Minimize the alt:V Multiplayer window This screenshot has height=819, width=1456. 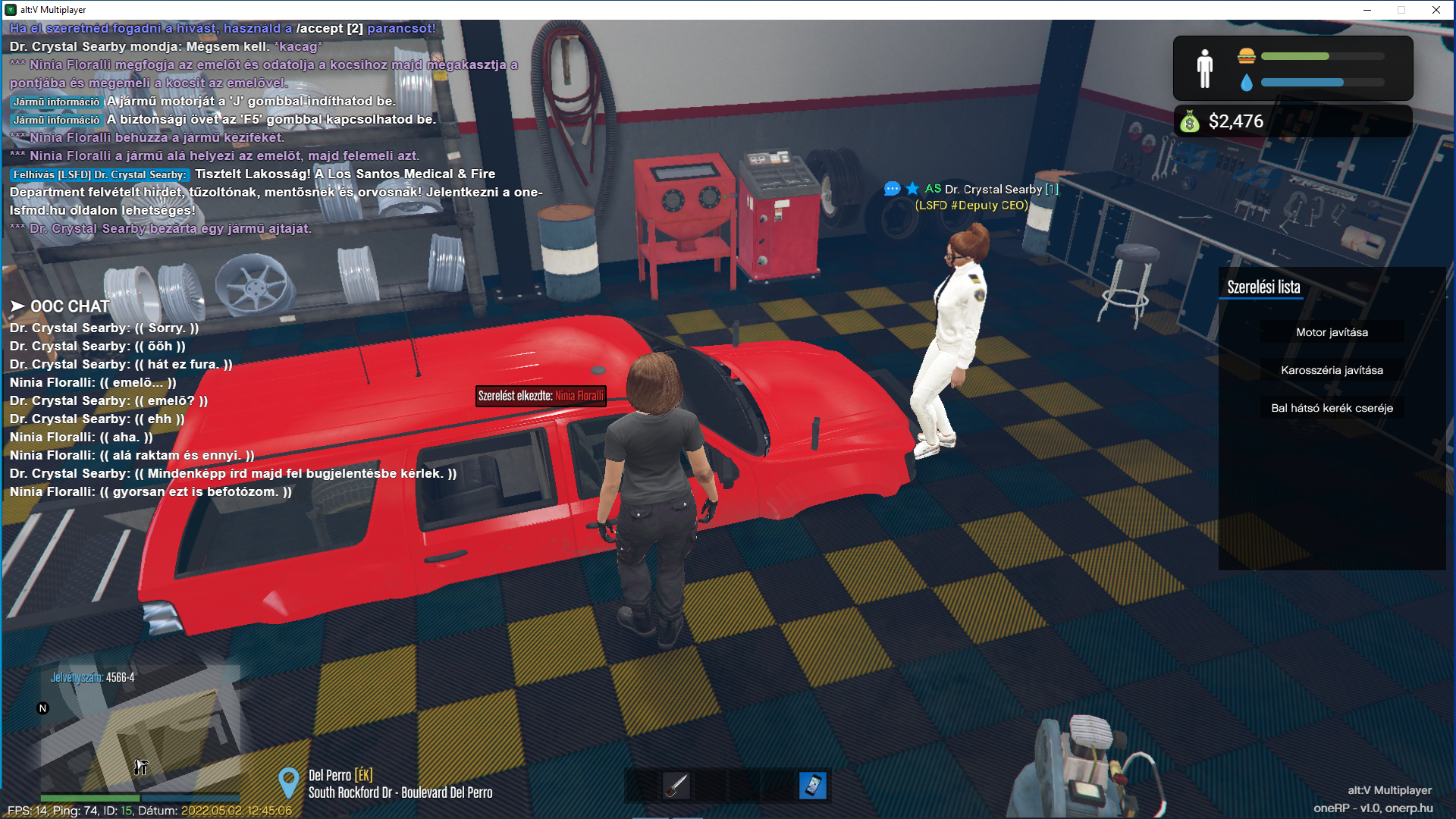(x=1367, y=10)
